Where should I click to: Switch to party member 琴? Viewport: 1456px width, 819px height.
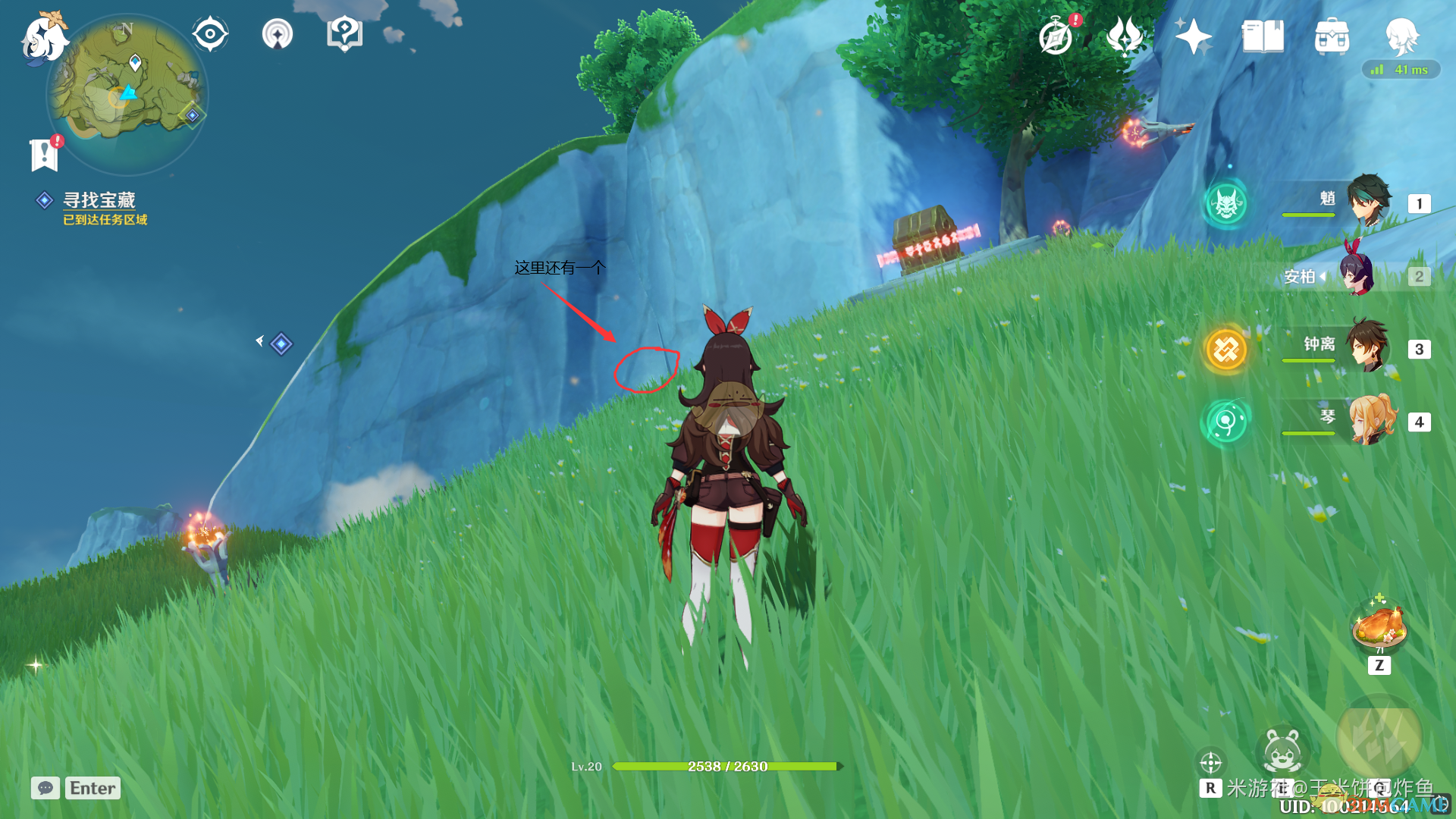click(1371, 420)
